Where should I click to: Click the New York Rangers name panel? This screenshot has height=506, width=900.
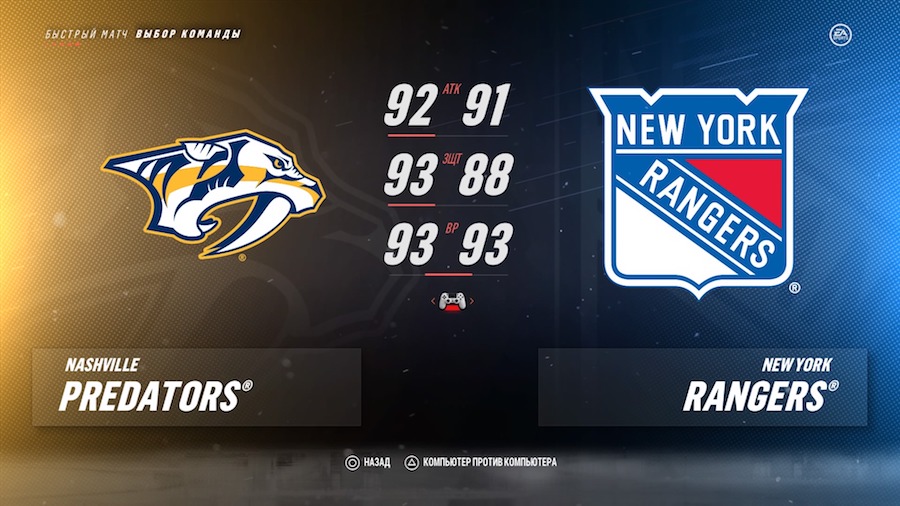(x=702, y=387)
